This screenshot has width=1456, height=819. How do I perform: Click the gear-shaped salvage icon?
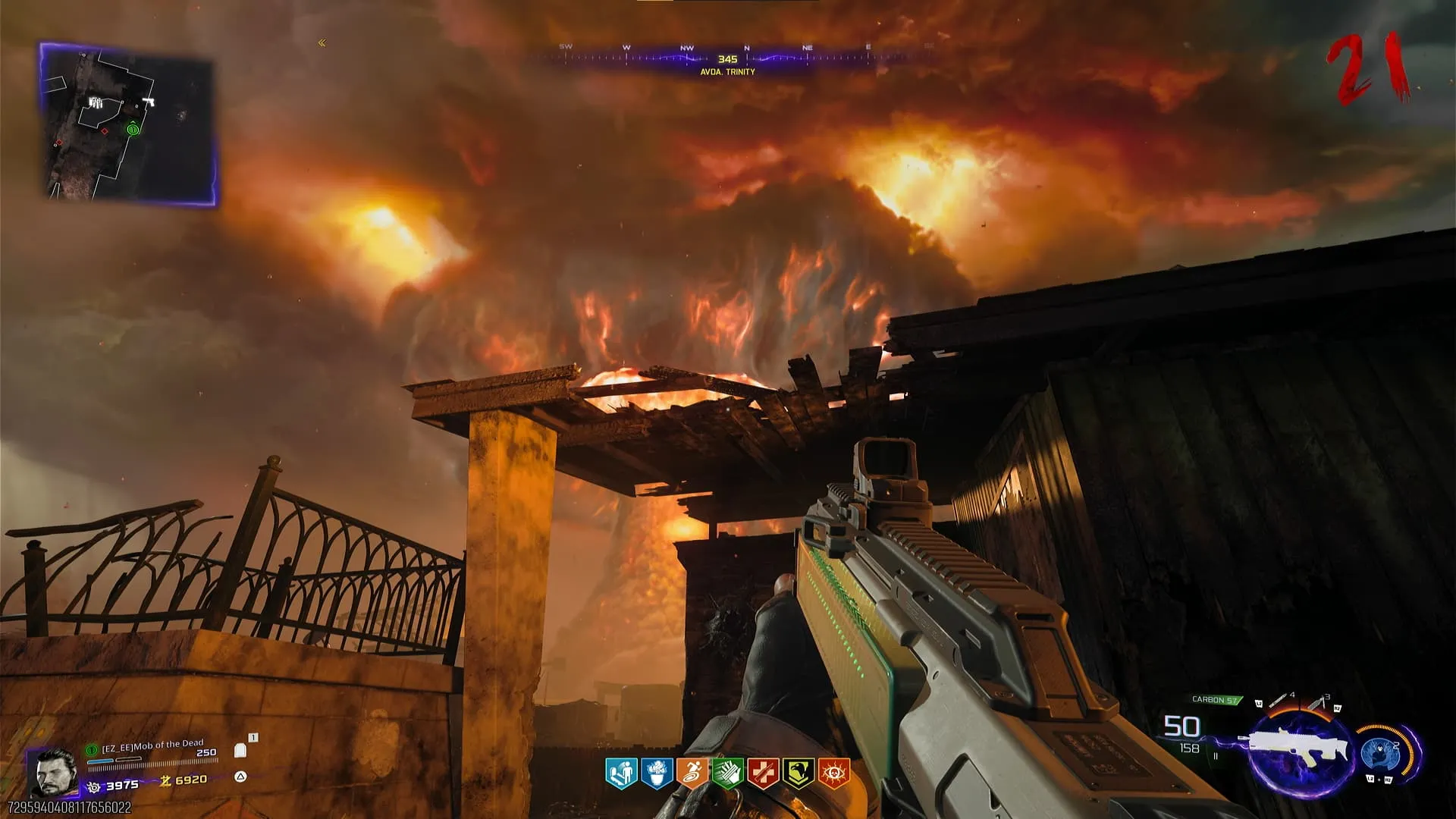[x=95, y=786]
